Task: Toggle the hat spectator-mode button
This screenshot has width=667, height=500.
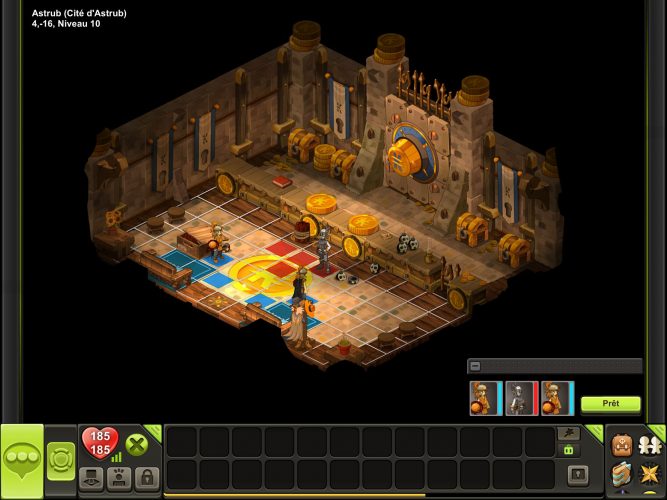Action: point(91,477)
